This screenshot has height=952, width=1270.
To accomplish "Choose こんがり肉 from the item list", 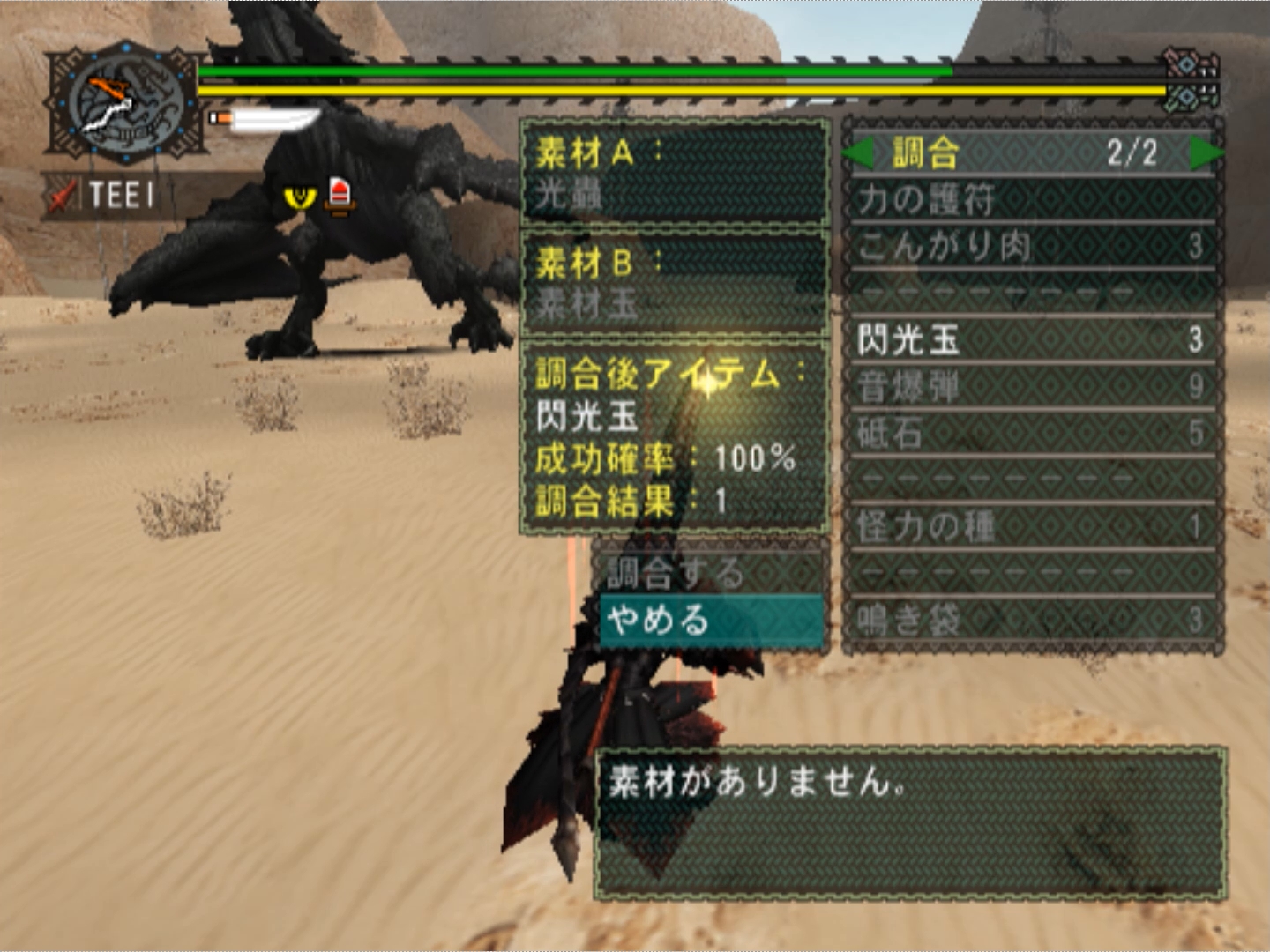I will (x=1032, y=246).
